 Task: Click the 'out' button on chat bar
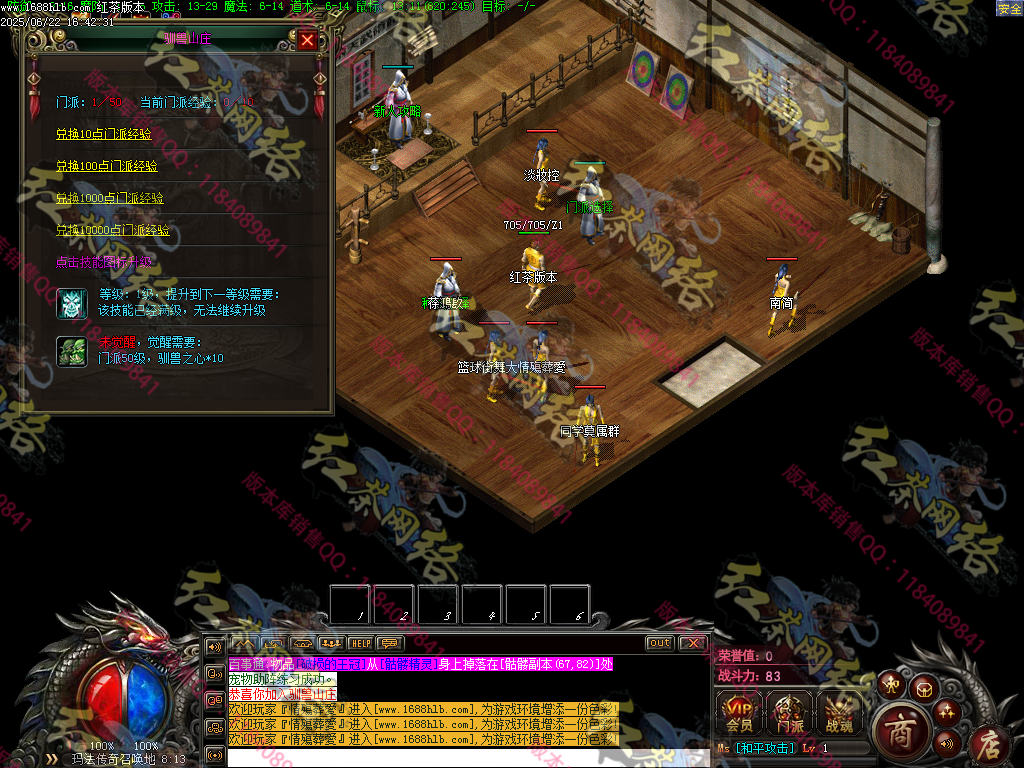[659, 643]
